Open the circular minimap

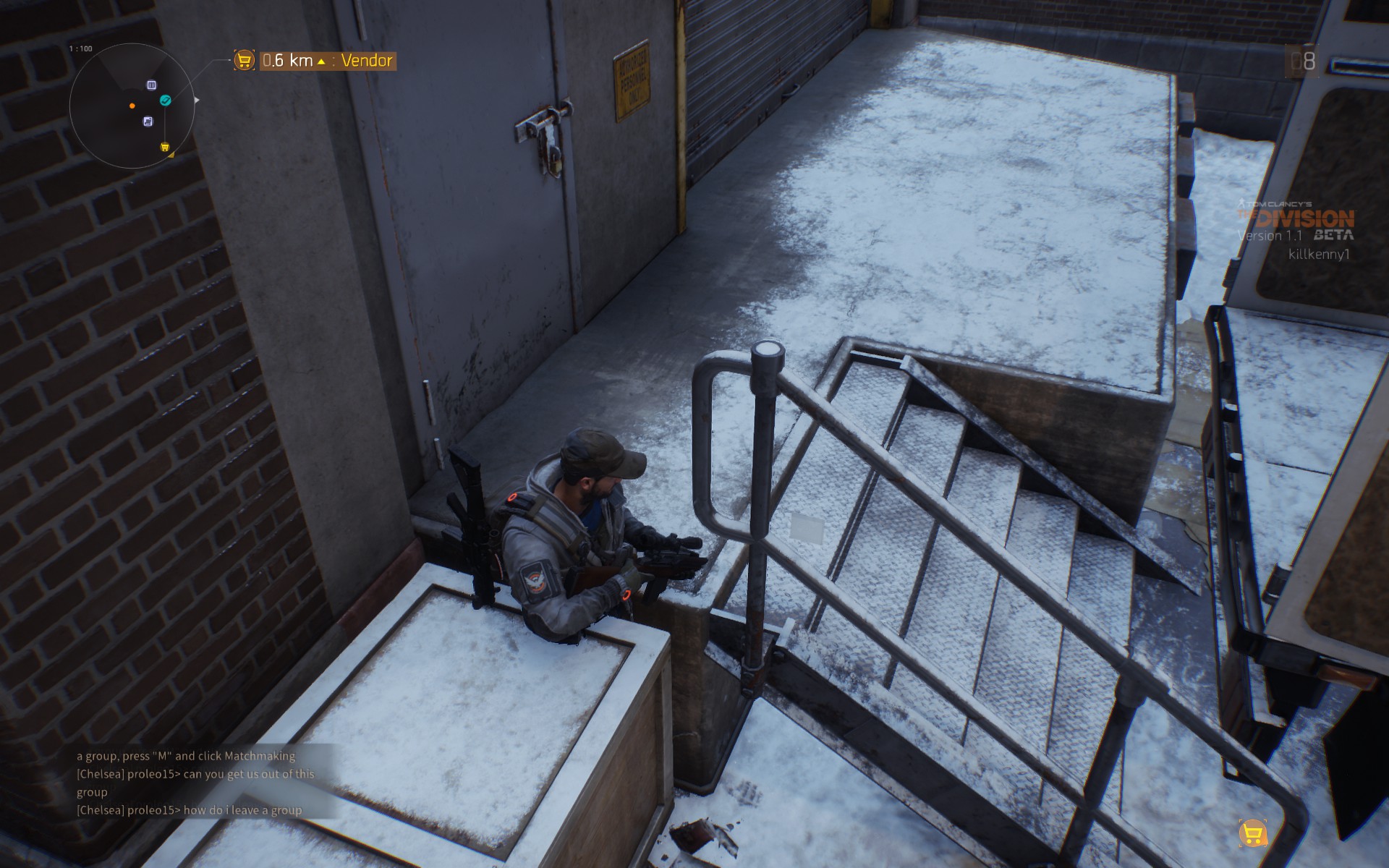(132, 106)
